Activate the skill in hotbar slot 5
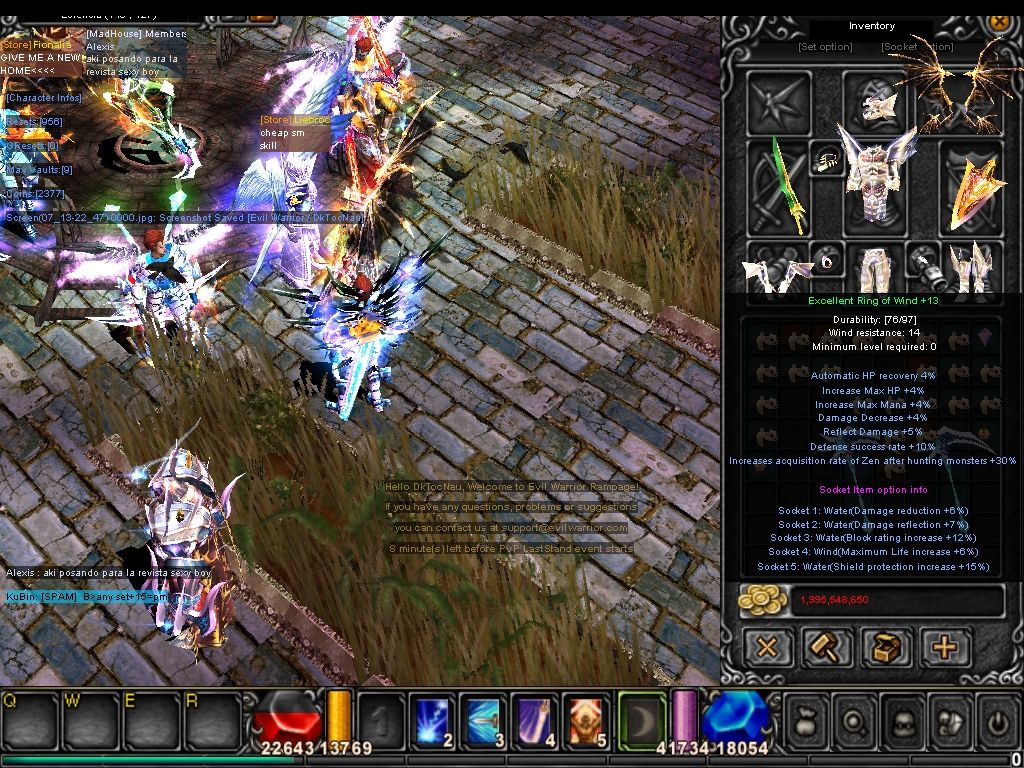 585,720
